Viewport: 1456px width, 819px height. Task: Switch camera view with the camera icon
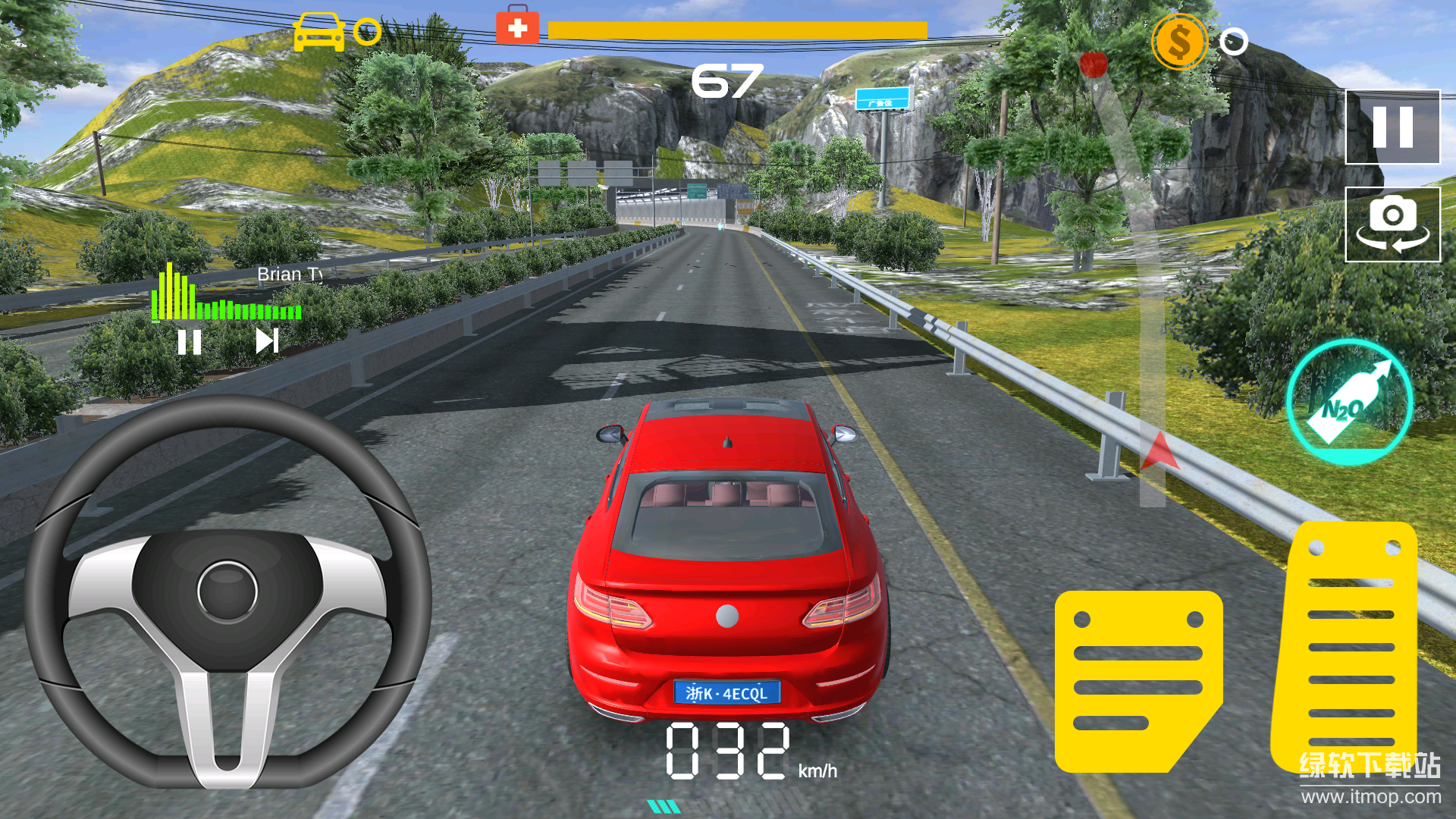1392,224
